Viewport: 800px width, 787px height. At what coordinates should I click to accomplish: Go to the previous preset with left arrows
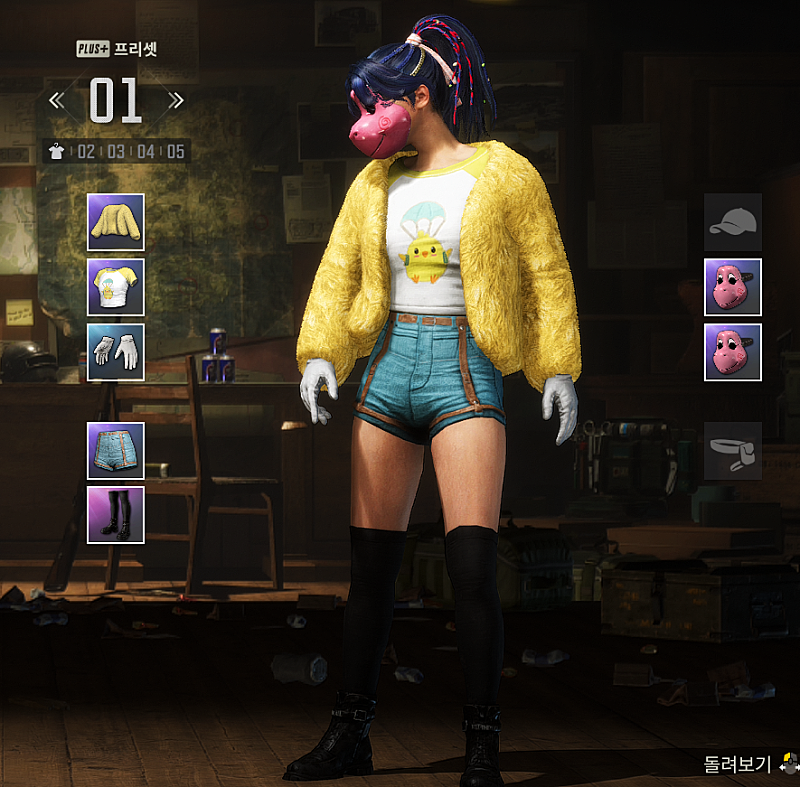57,100
